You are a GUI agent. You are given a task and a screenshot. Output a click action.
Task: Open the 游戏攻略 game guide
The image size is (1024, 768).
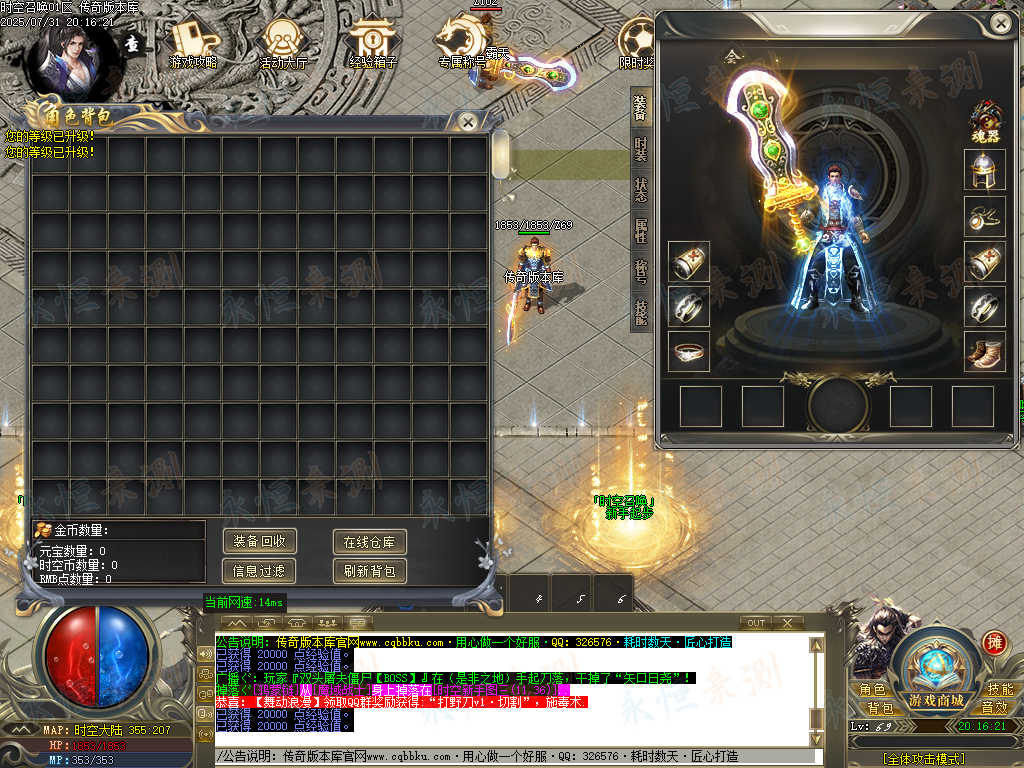click(x=194, y=44)
